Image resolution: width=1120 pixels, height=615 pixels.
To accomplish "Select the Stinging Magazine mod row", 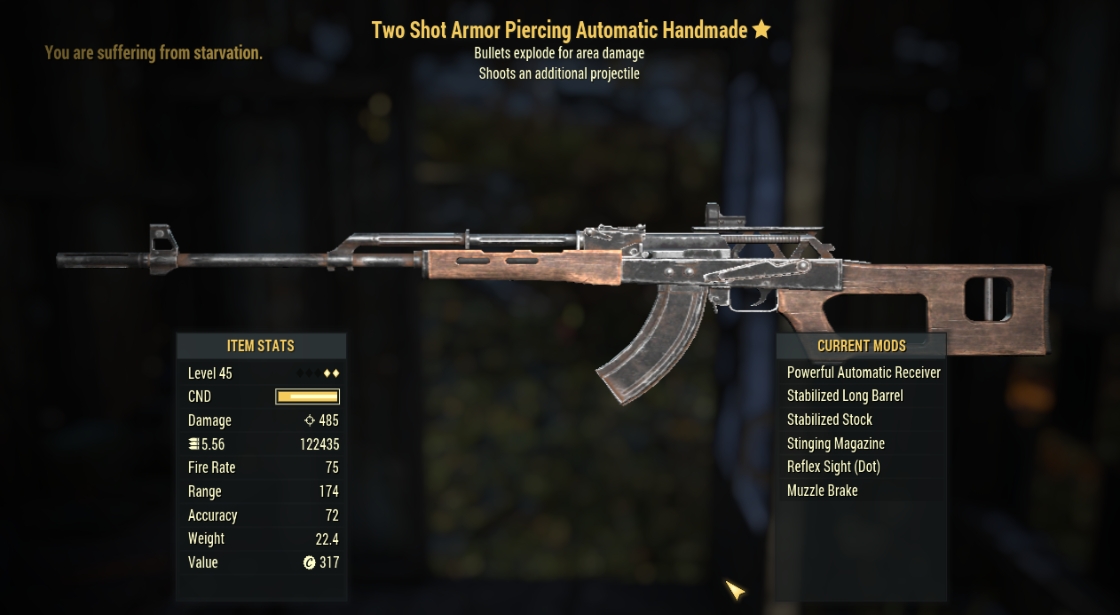I will click(835, 443).
